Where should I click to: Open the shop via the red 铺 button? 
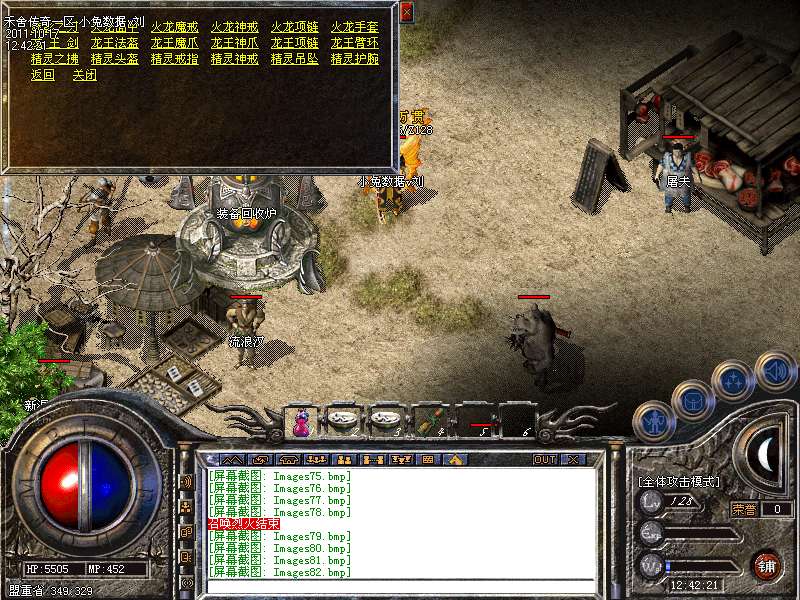tap(767, 566)
